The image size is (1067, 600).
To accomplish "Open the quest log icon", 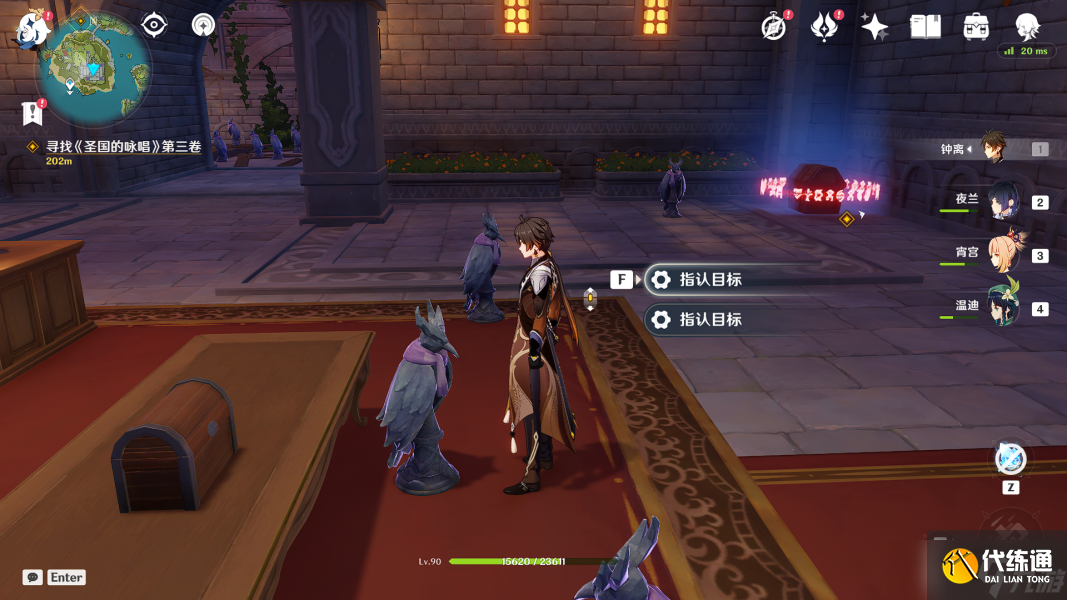I will (33, 113).
